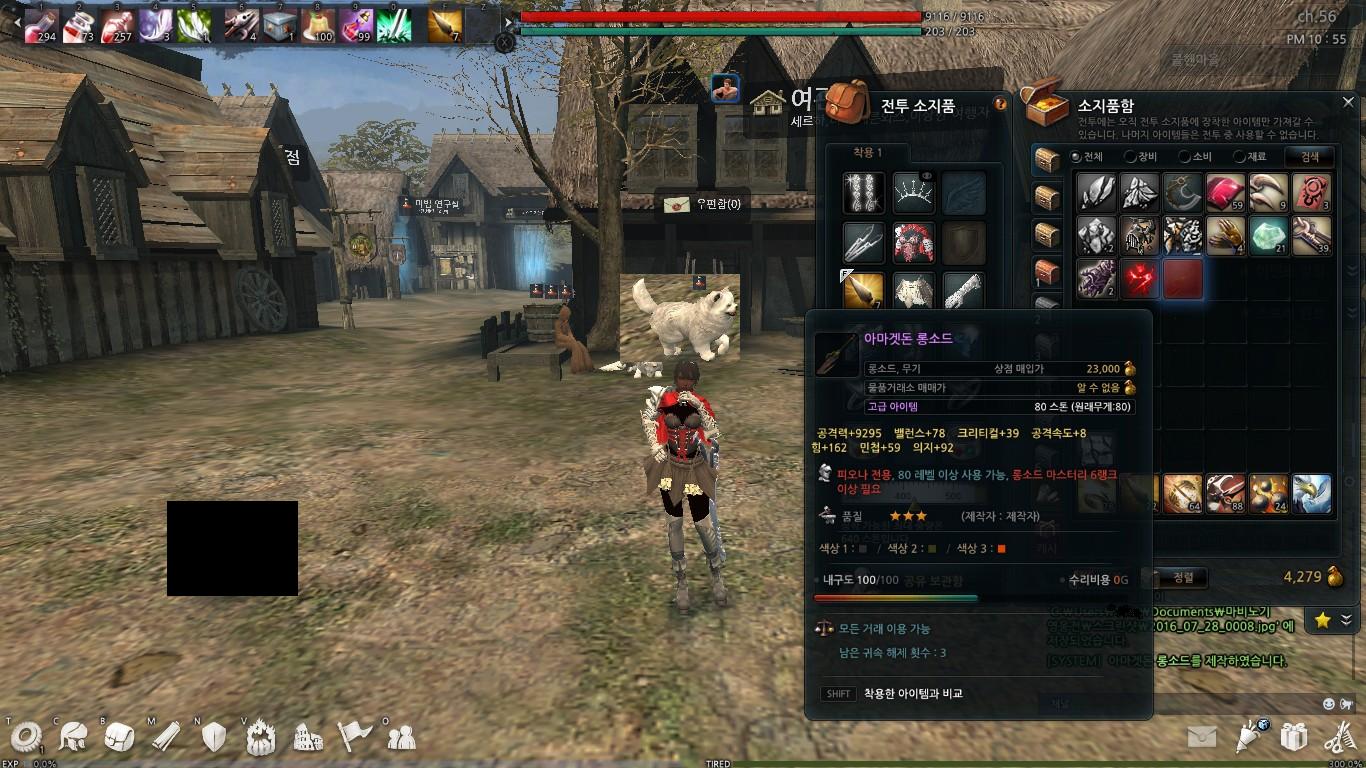Click the 검색 search button
1366x768 pixels.
click(1310, 156)
